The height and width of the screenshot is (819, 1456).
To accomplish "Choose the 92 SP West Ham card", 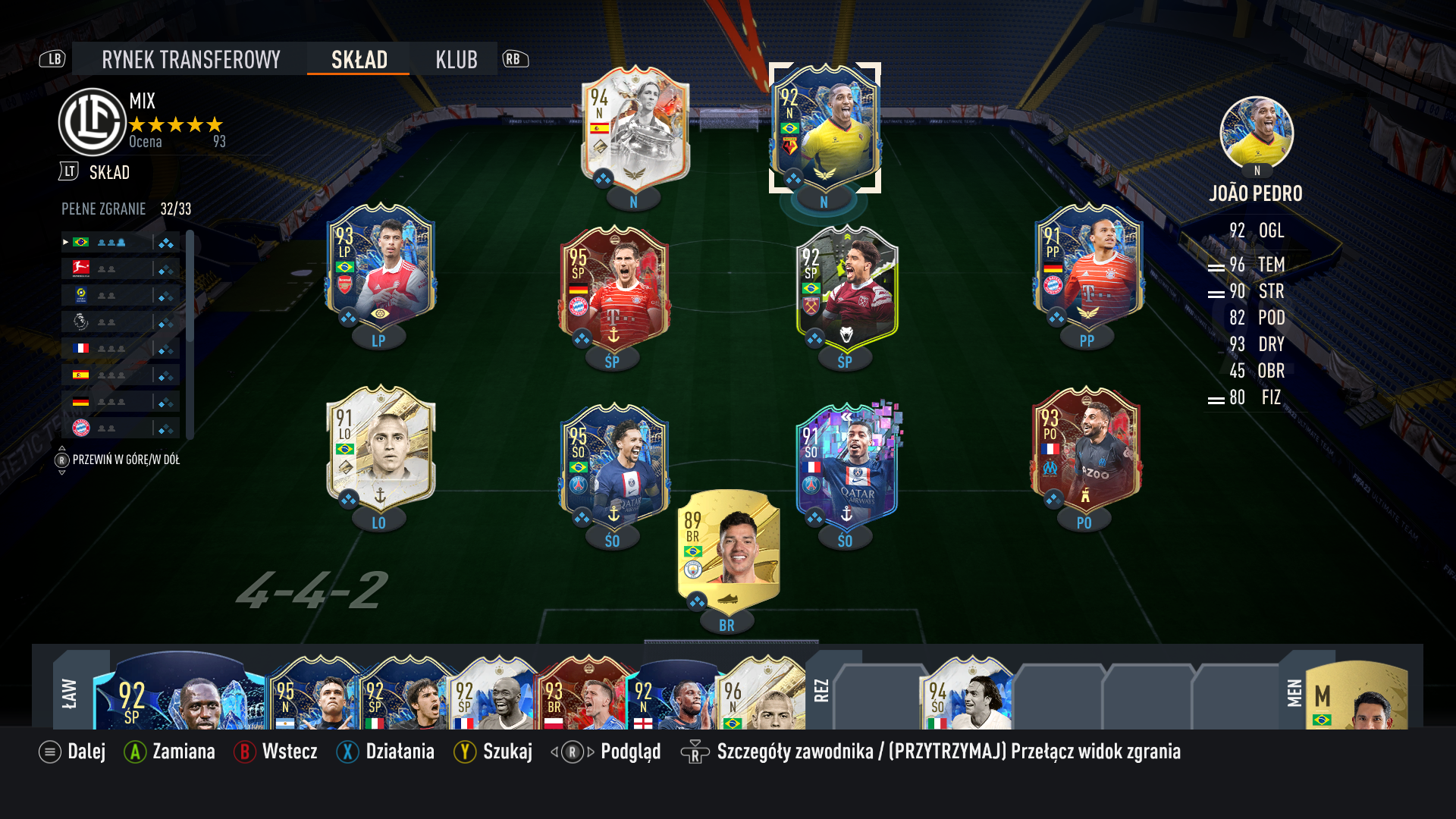I will (846, 288).
